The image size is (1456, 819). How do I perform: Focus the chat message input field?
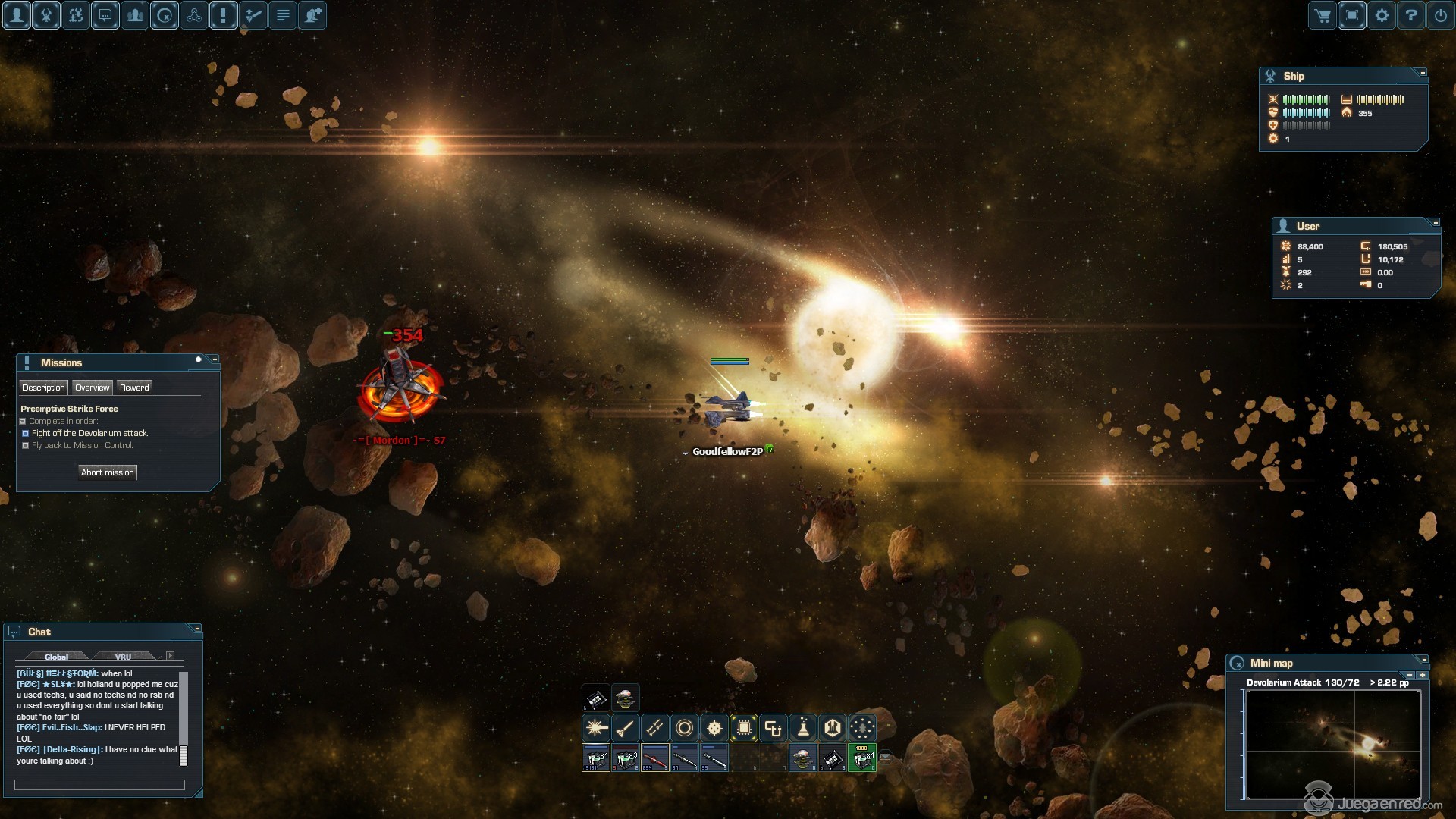click(x=99, y=785)
